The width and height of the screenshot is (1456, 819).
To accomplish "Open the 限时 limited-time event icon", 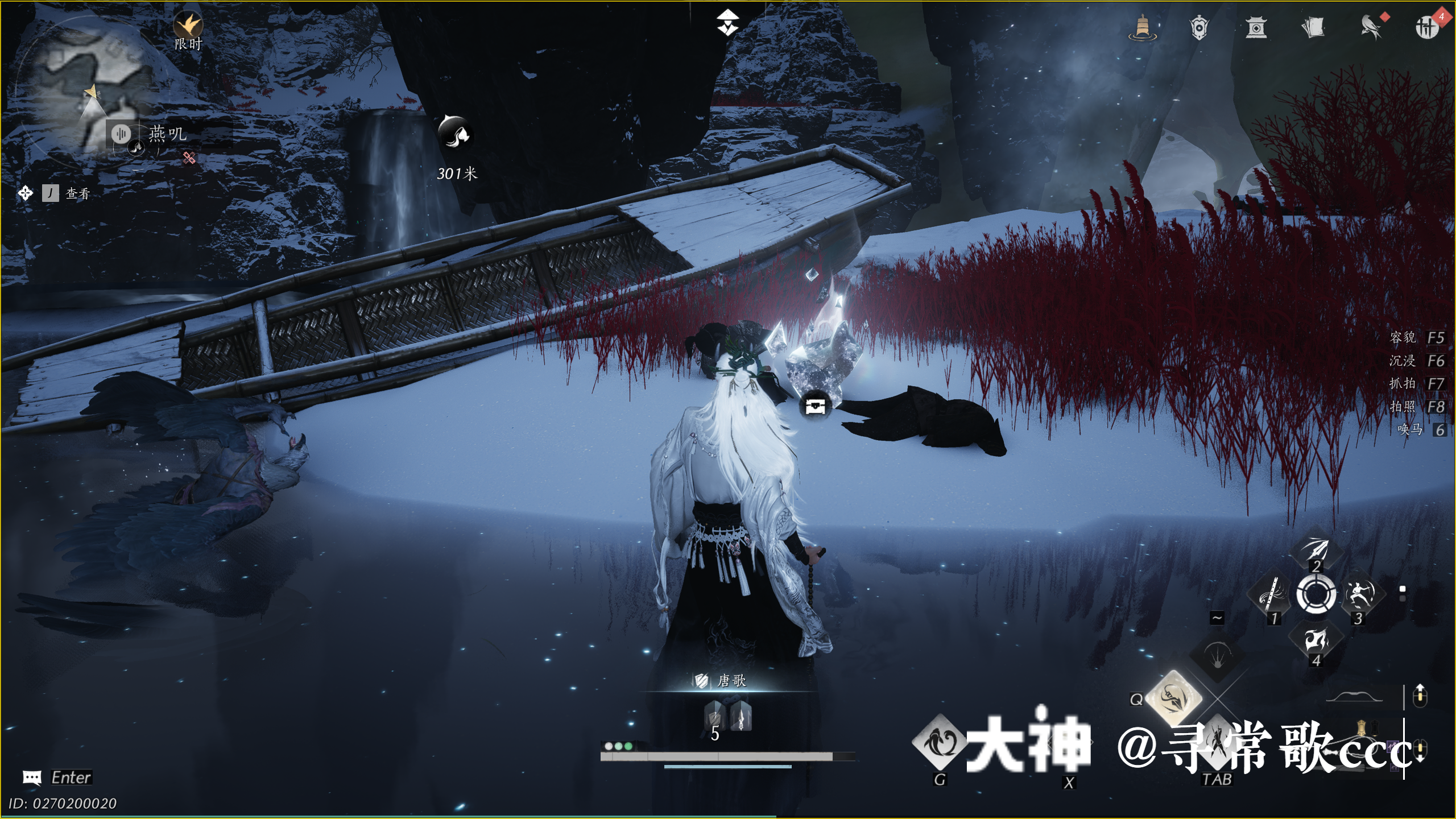I will point(188,26).
